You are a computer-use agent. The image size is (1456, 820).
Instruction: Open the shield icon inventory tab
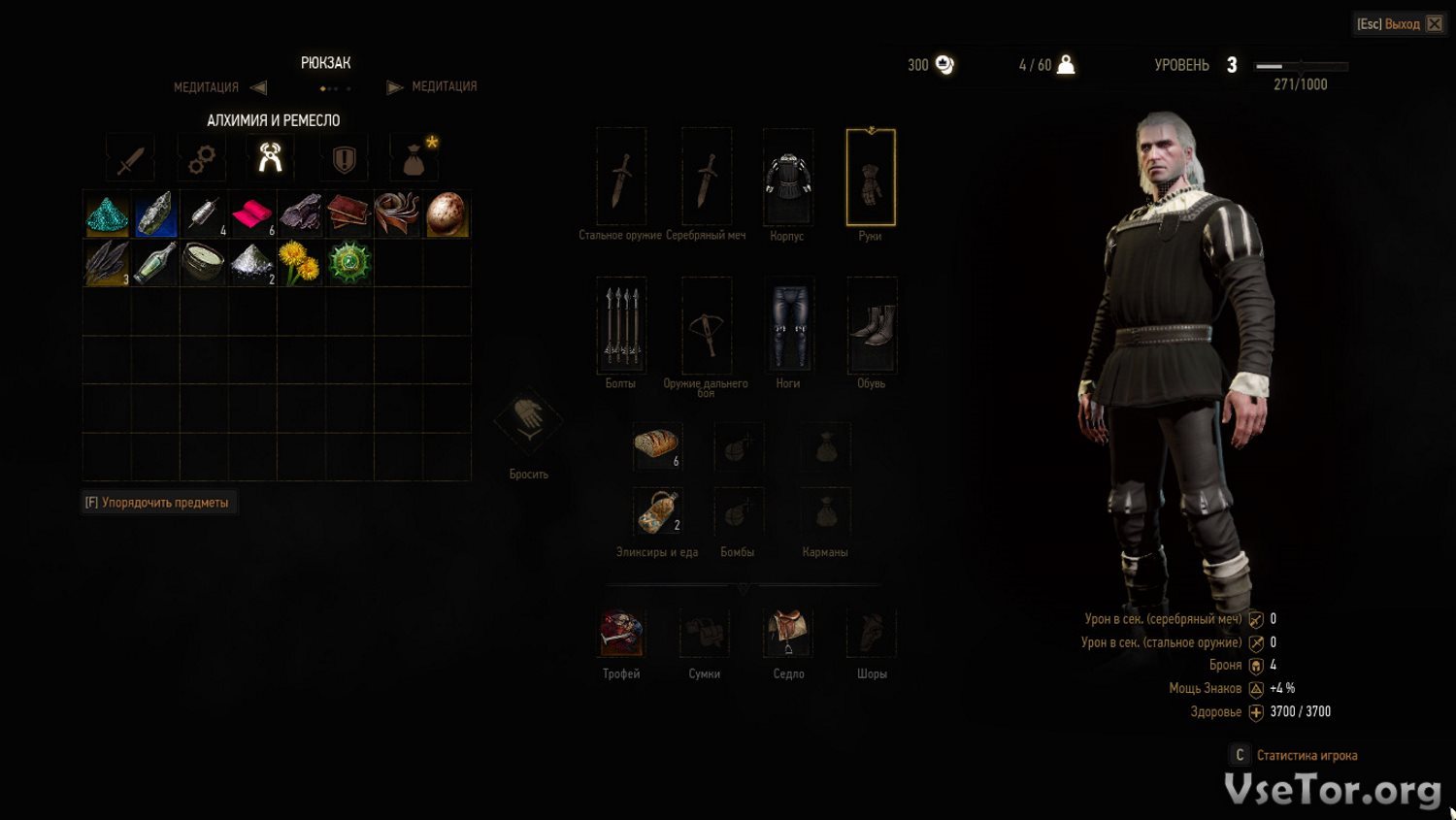tap(344, 159)
